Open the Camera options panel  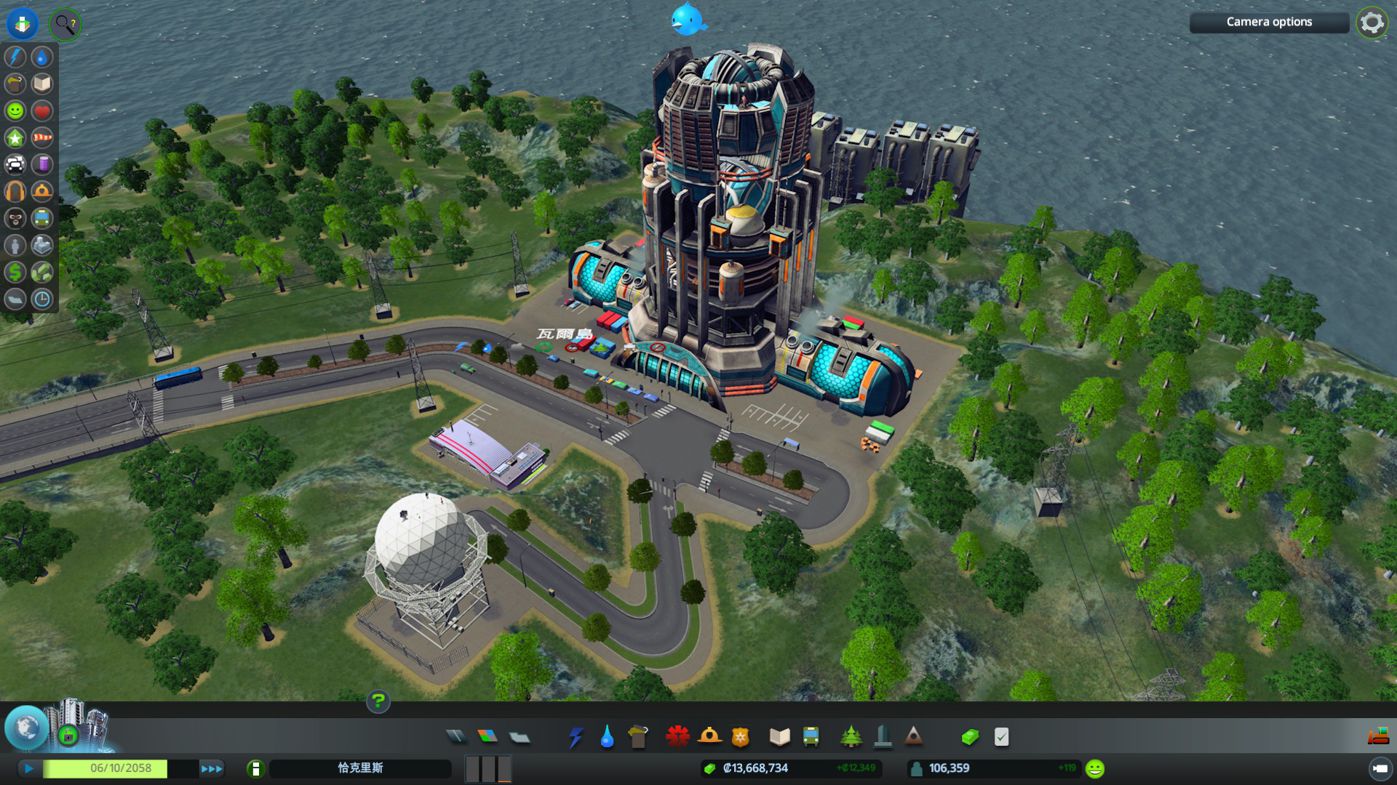click(1269, 22)
